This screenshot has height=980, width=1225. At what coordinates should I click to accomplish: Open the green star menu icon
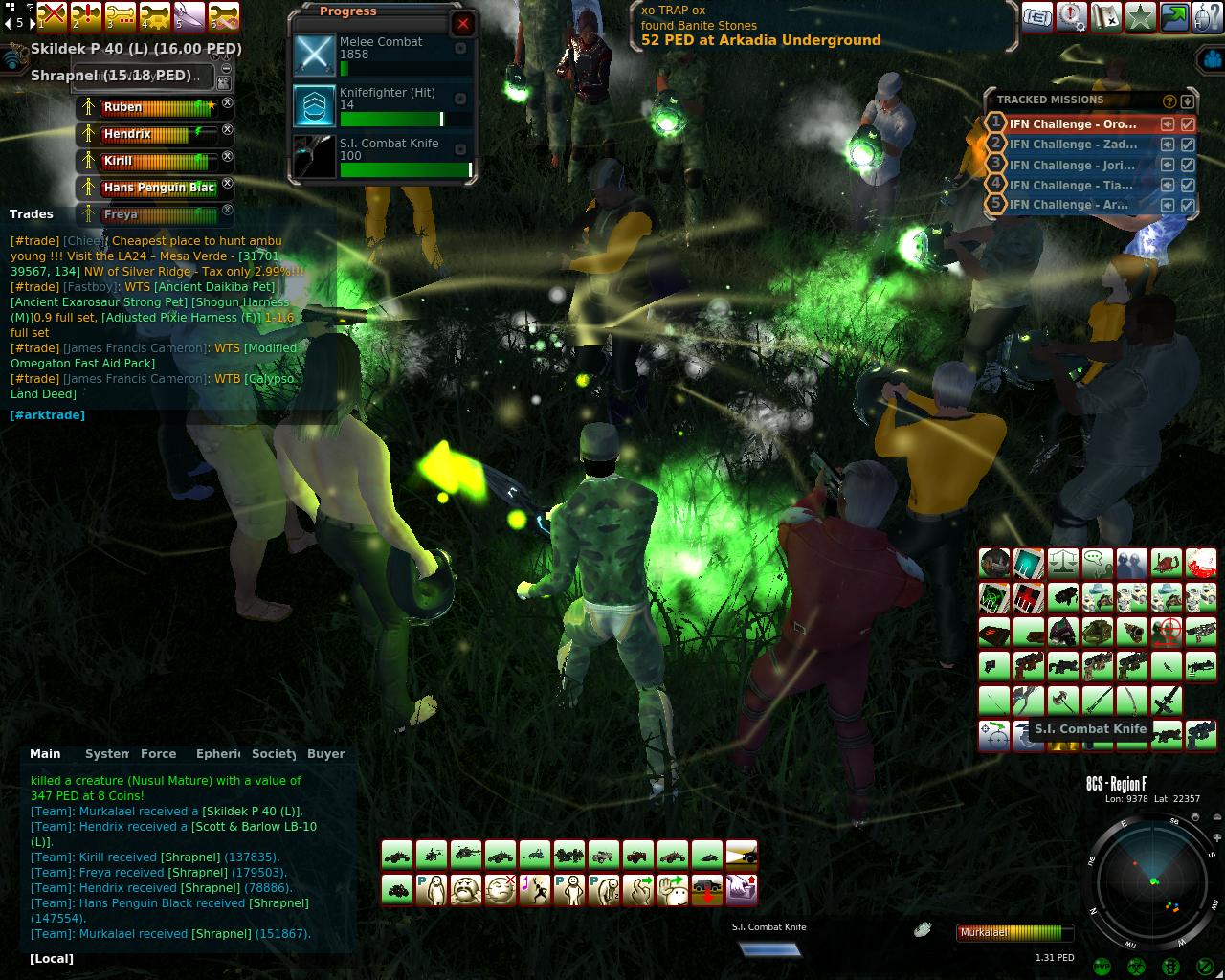(1140, 16)
